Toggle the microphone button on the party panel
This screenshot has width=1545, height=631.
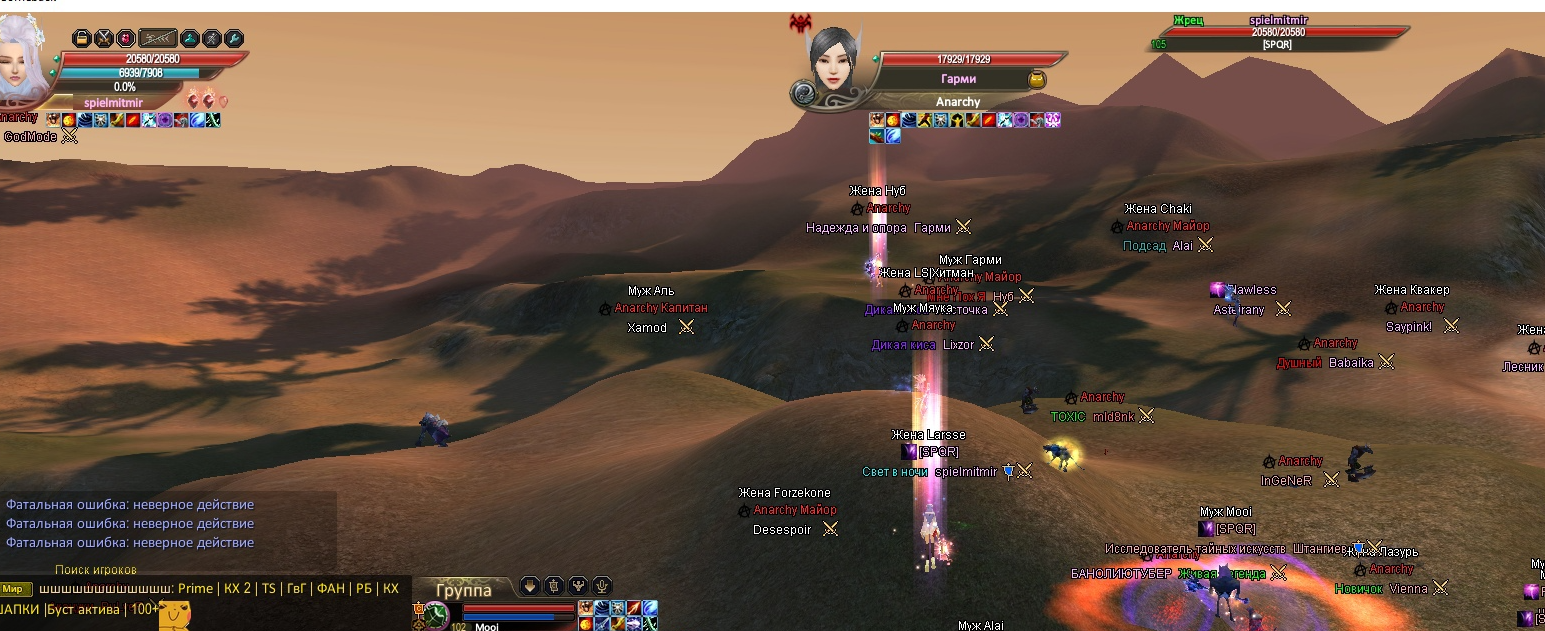602,586
